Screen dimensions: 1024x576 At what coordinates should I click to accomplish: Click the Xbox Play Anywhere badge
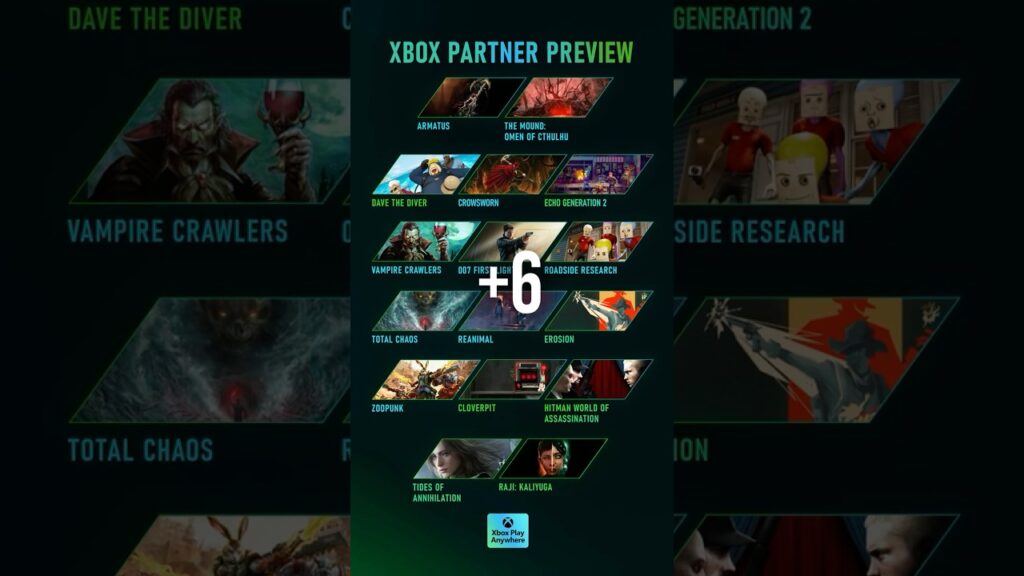(507, 531)
